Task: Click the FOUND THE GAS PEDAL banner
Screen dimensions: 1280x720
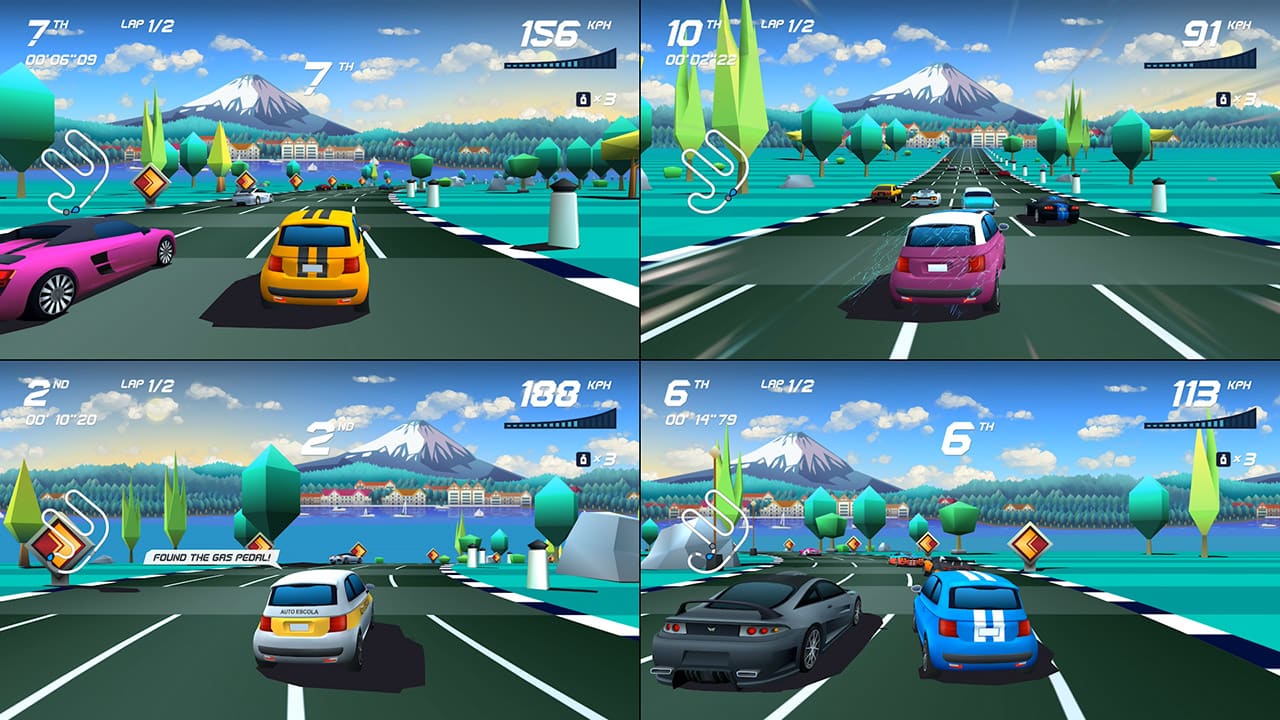Action: [213, 556]
